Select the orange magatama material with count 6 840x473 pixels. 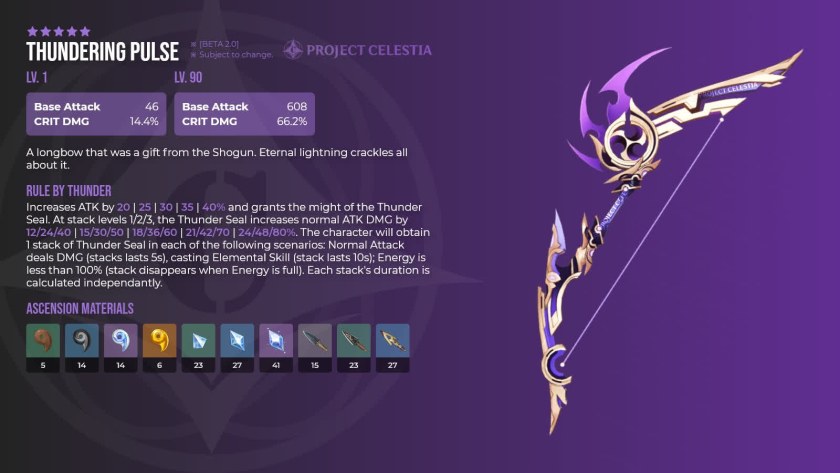tap(160, 343)
